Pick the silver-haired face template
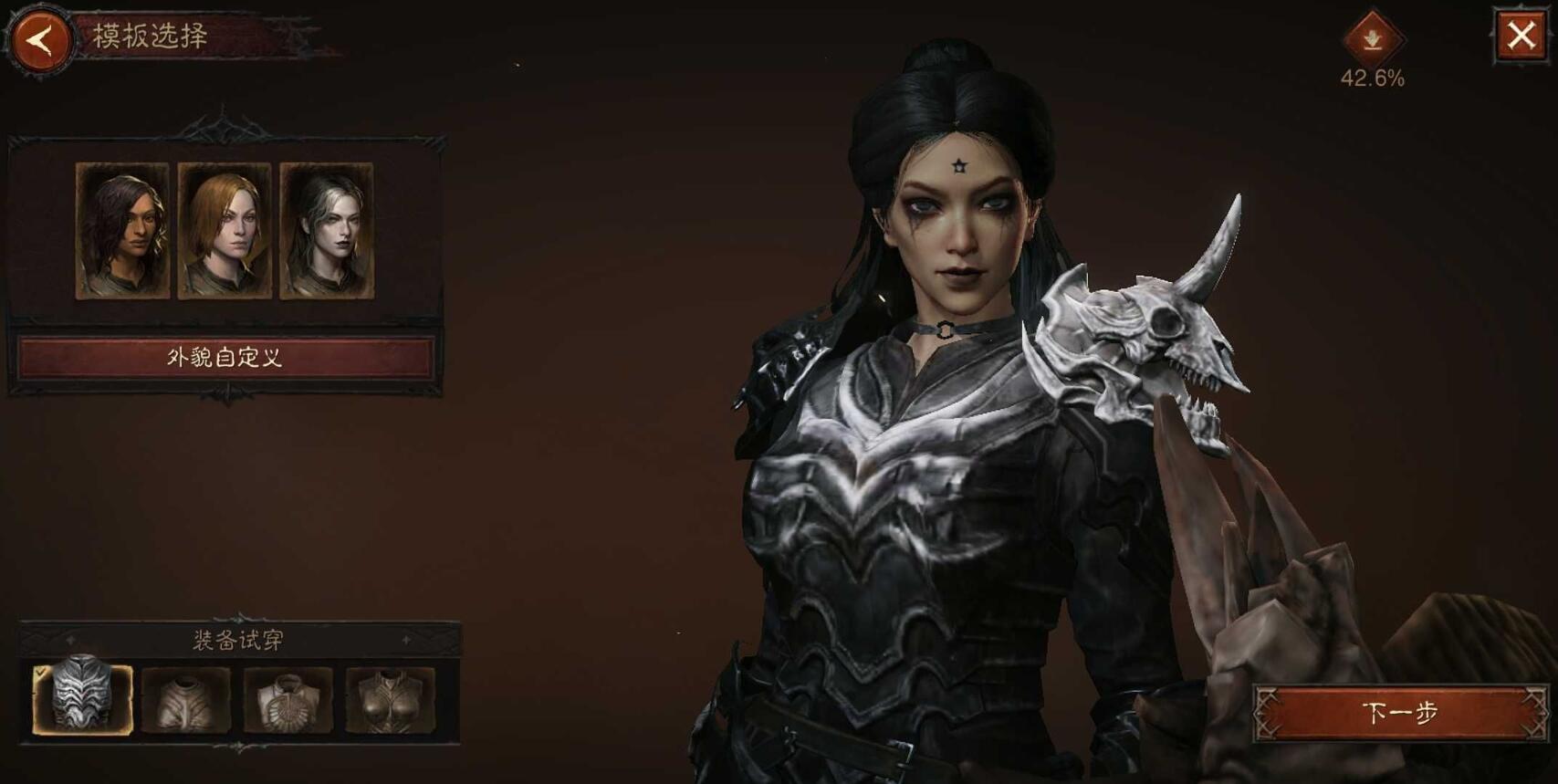Image resolution: width=1558 pixels, height=784 pixels. tap(327, 231)
